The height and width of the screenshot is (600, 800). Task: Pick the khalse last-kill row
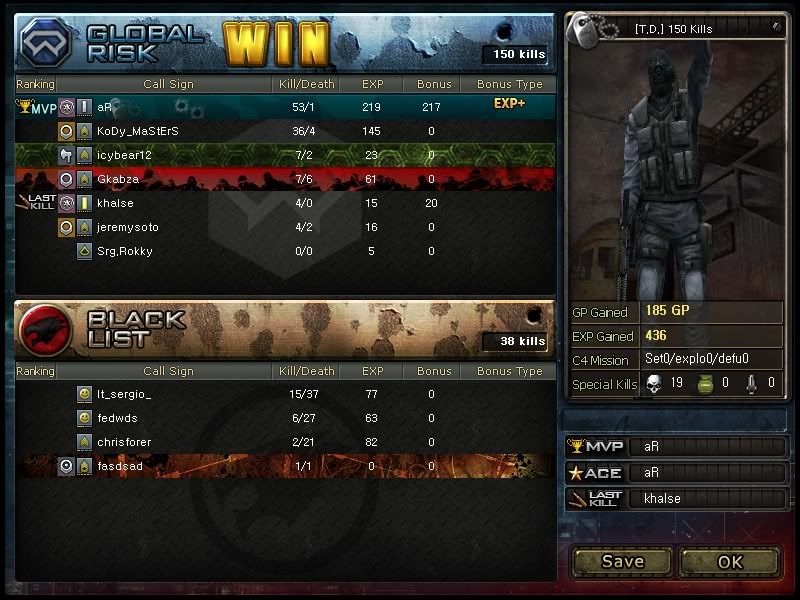(x=115, y=203)
